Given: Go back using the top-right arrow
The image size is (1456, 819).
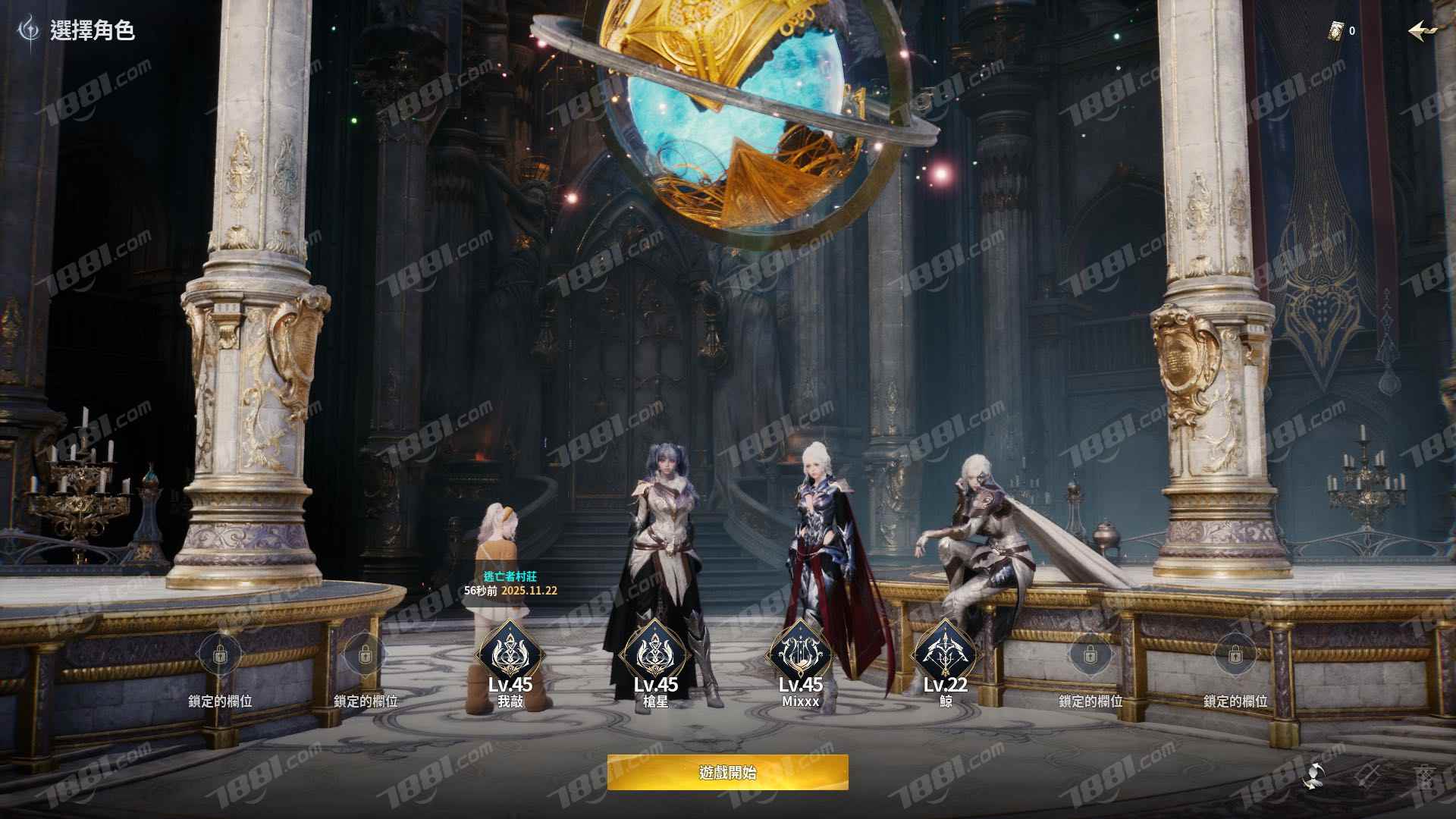Looking at the screenshot, I should 1422,30.
